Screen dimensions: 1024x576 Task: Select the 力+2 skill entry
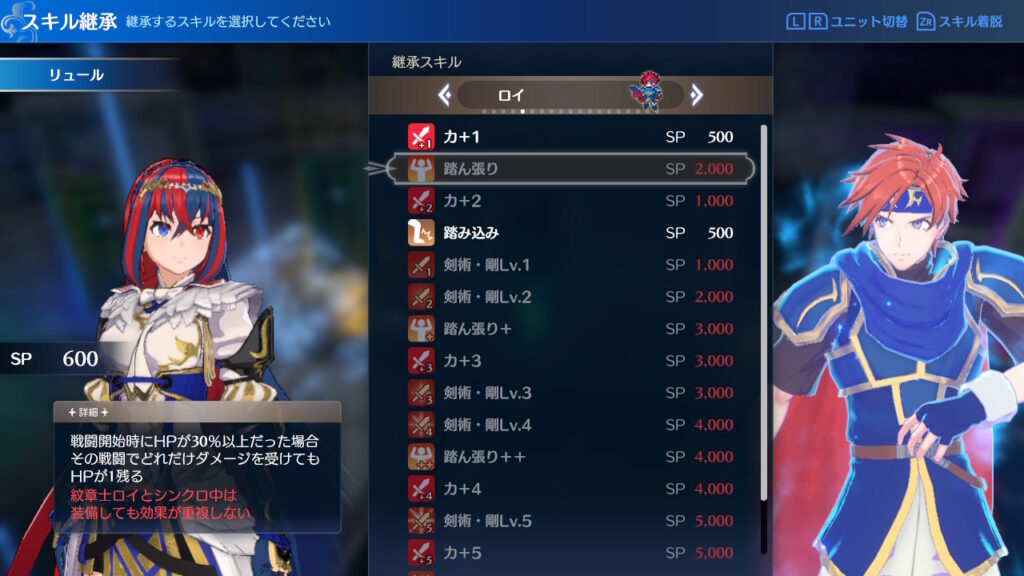pos(570,201)
